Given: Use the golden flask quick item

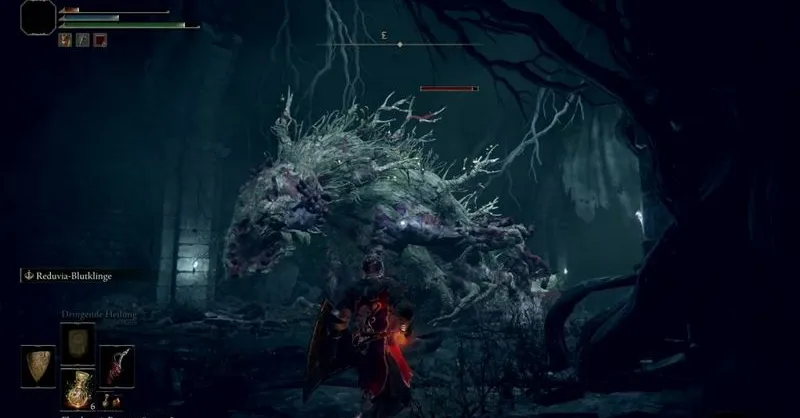Looking at the screenshot, I should [x=77, y=389].
